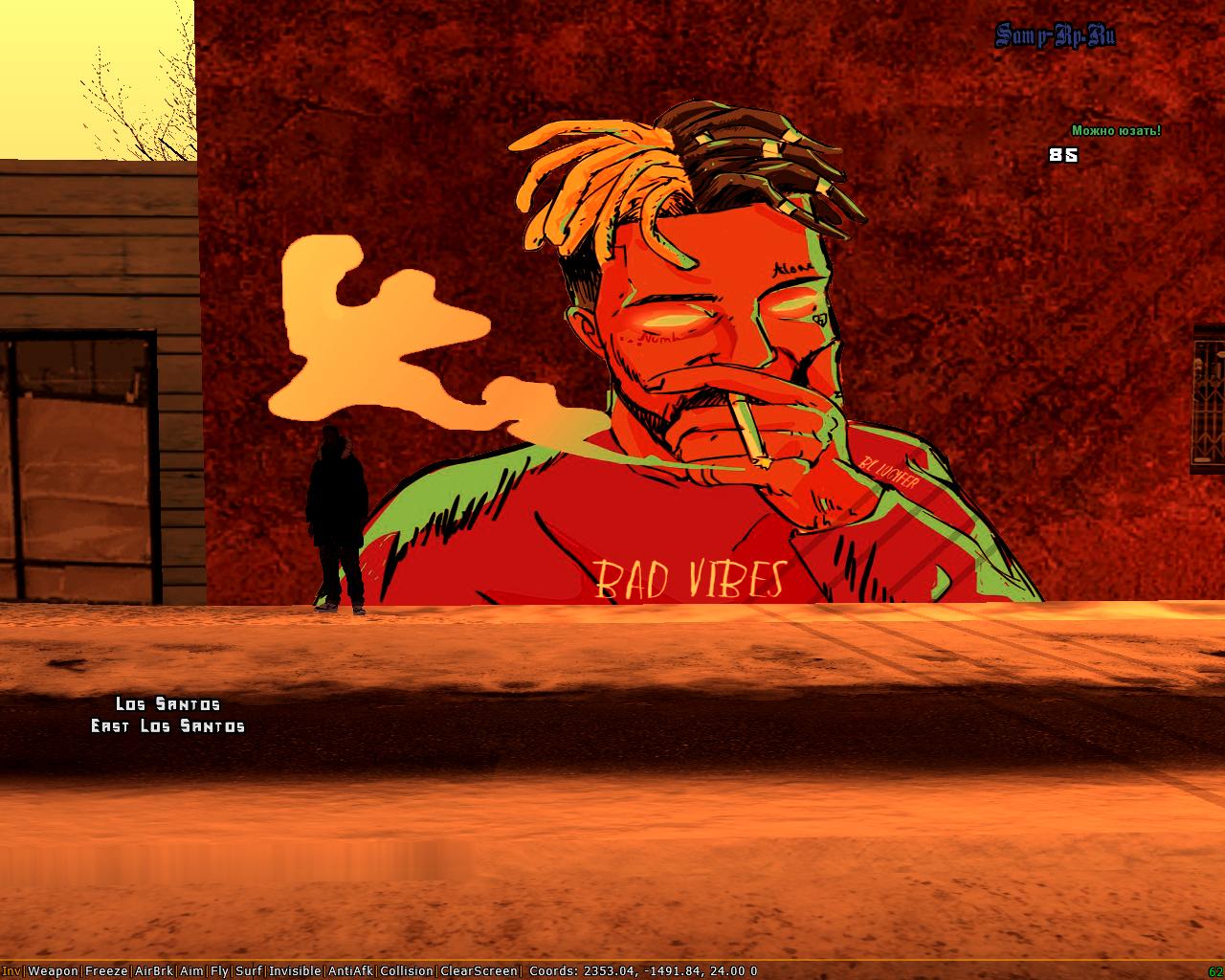
Task: Toggle the Surf option
Action: point(248,970)
